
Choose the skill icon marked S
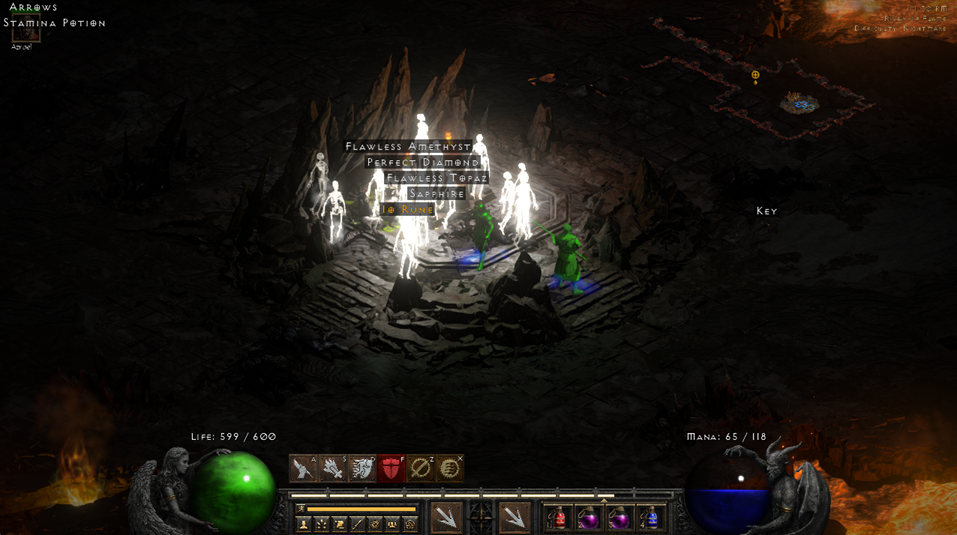click(x=332, y=468)
